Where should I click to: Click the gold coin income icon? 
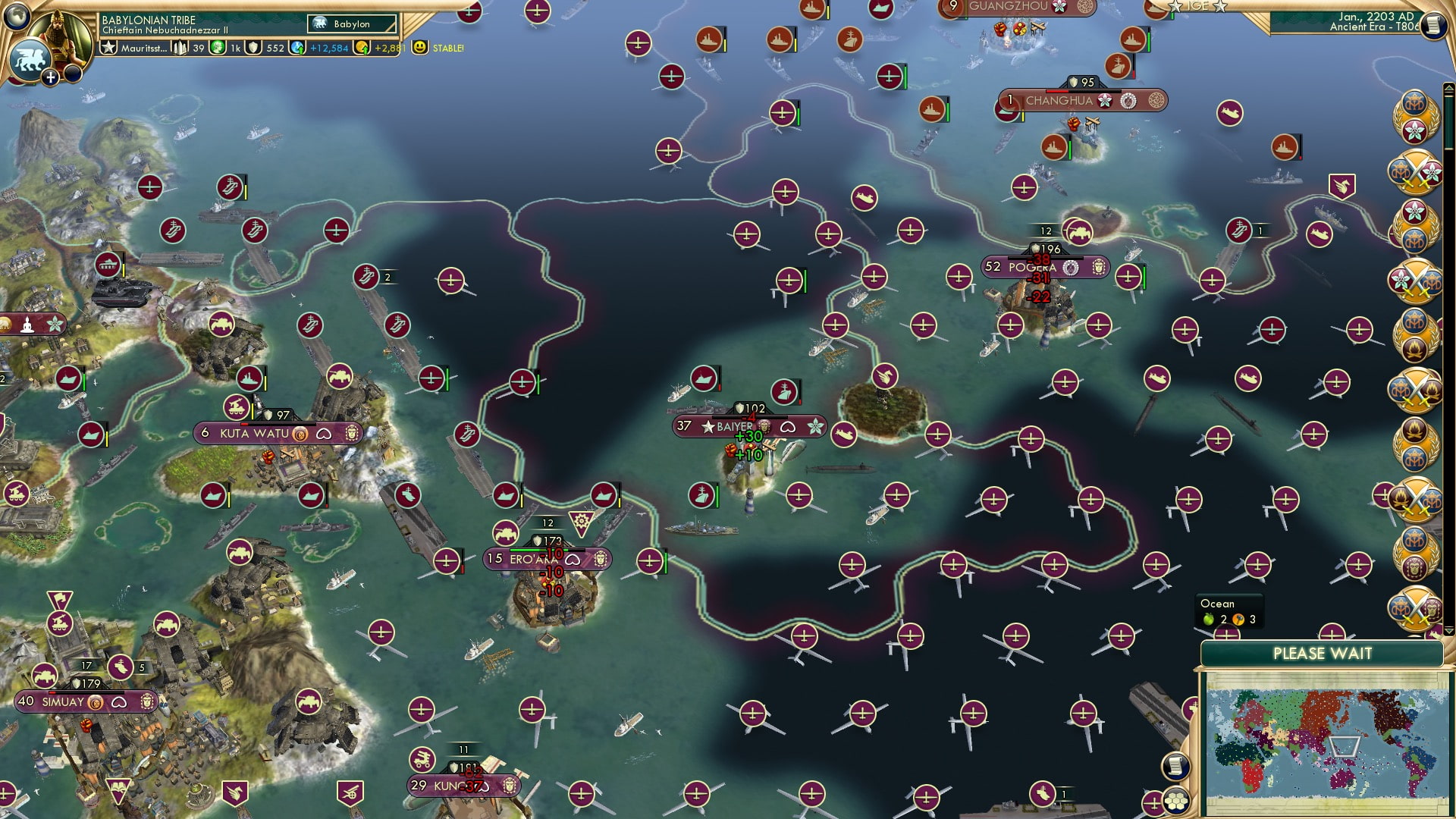point(362,48)
